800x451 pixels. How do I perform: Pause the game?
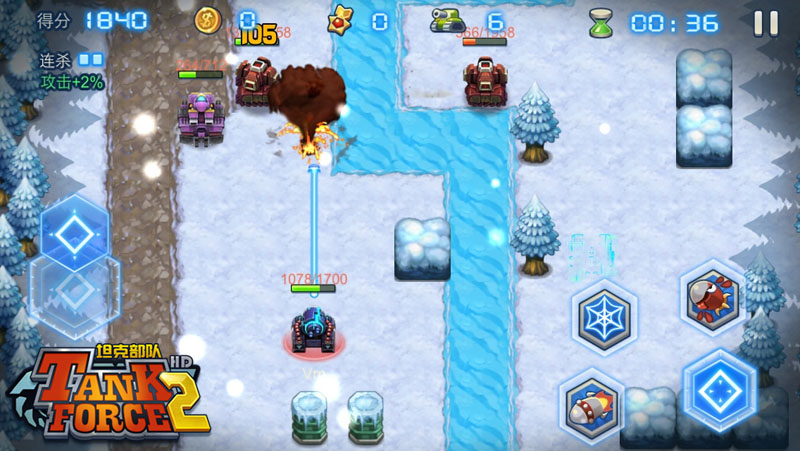(x=766, y=22)
